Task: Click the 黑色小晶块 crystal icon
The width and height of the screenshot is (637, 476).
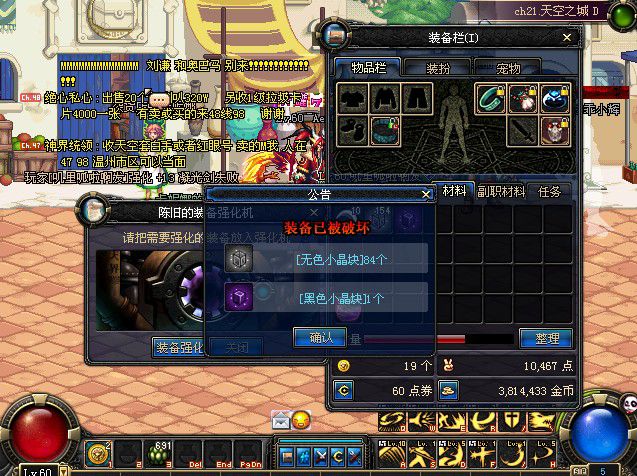Action: coord(239,296)
